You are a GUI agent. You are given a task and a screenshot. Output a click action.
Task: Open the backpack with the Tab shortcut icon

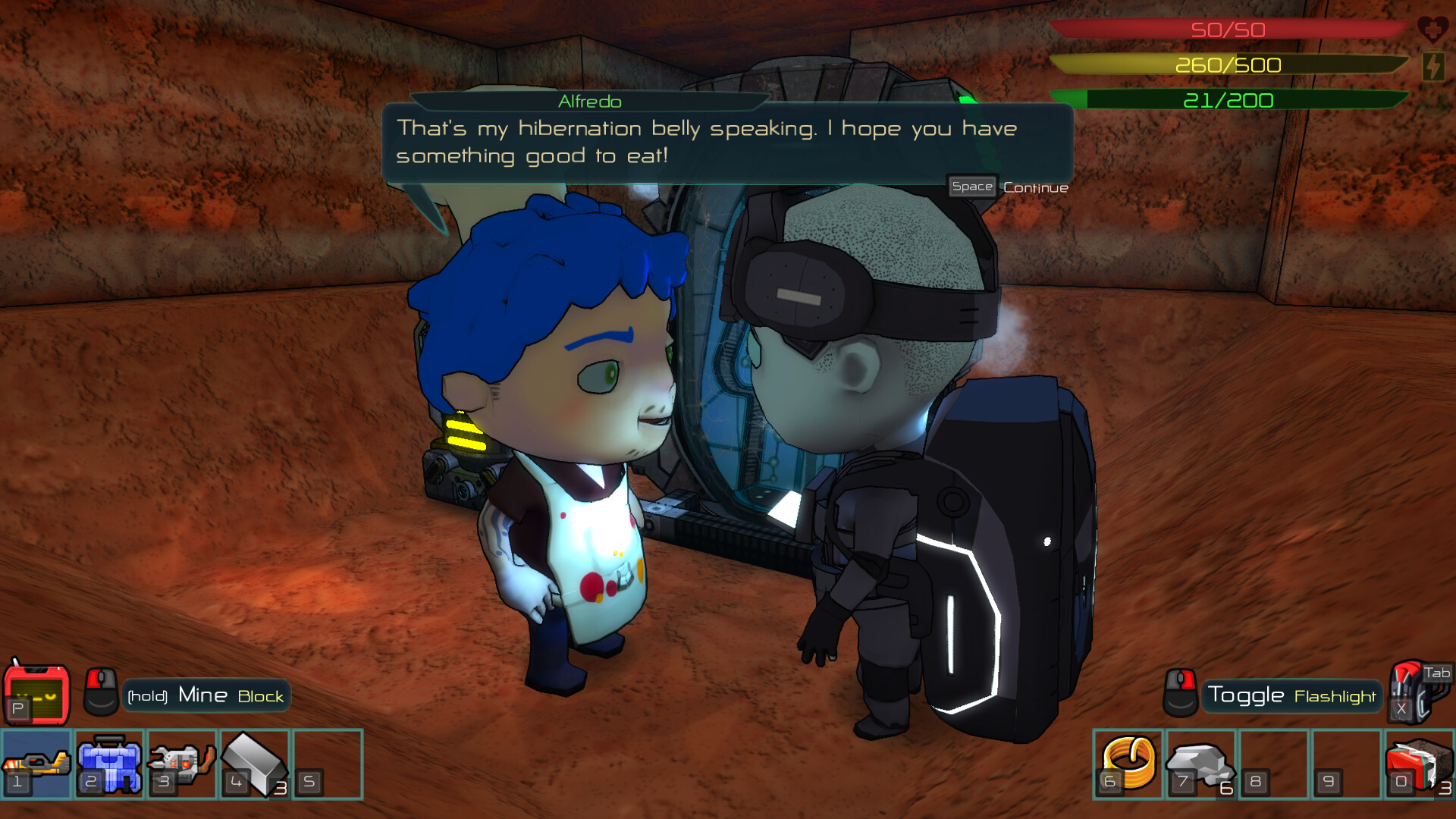[x=1414, y=692]
